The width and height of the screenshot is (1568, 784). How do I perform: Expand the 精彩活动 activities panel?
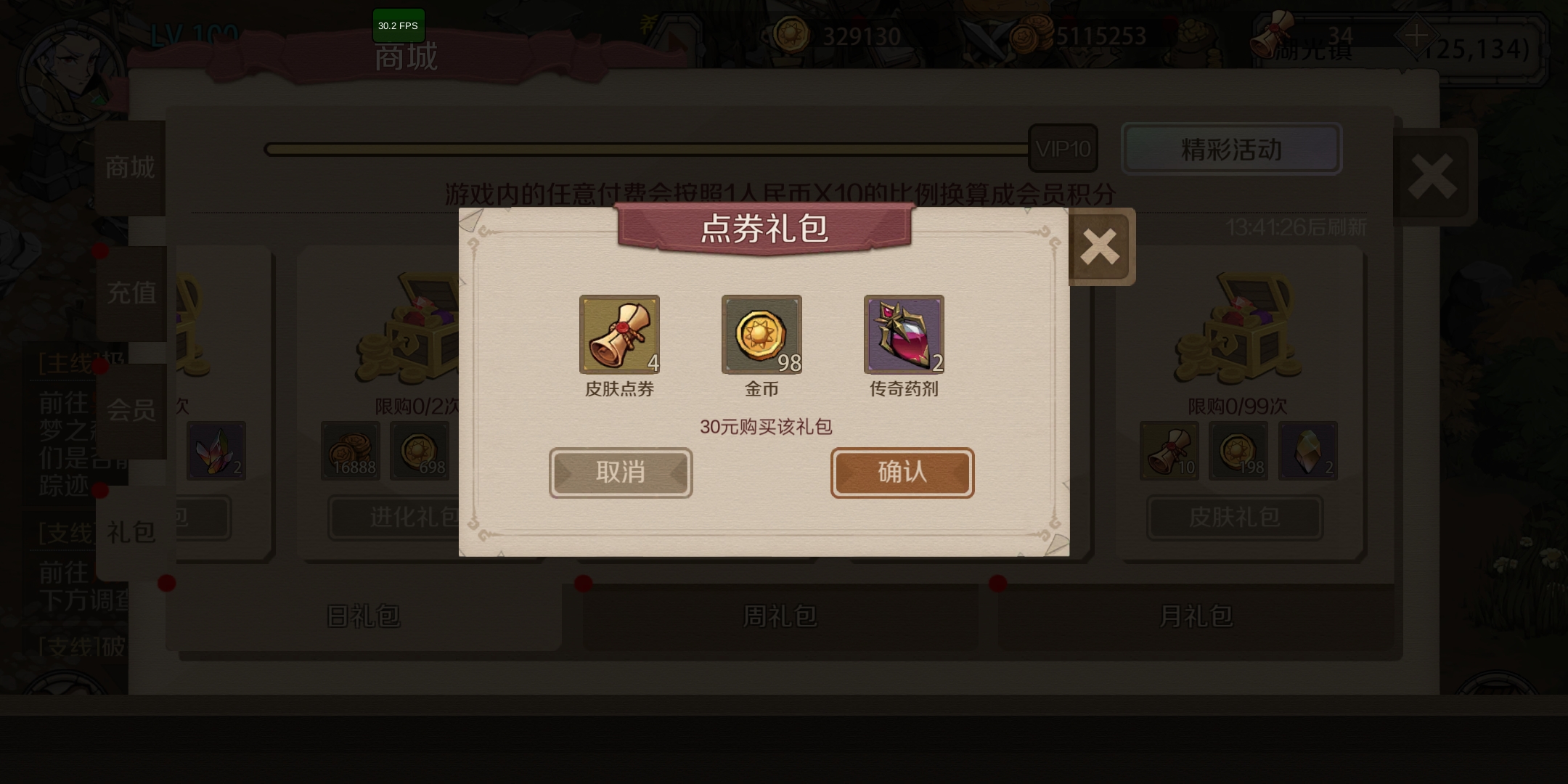point(1231,149)
